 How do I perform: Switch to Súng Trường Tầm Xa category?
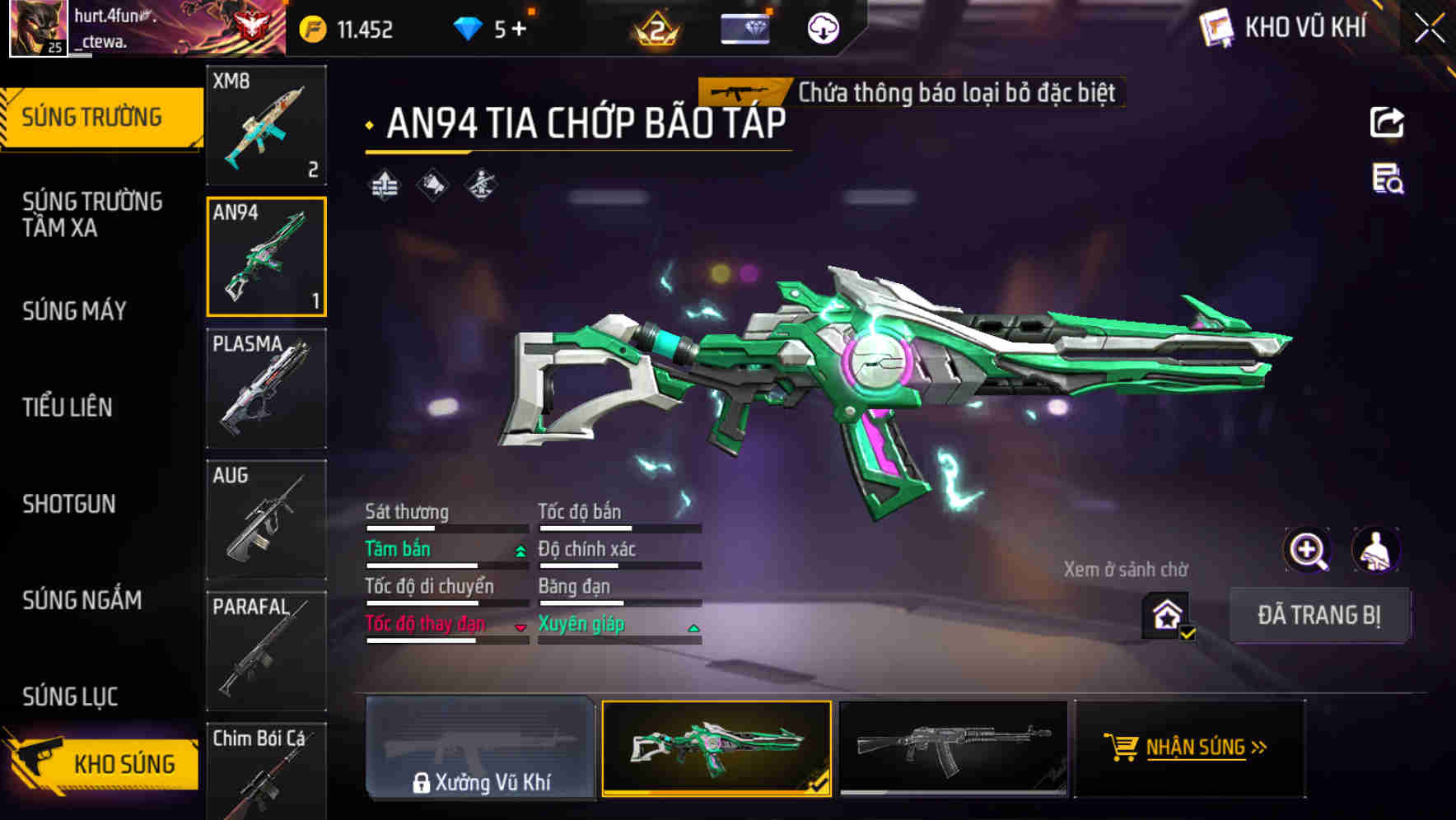92,214
